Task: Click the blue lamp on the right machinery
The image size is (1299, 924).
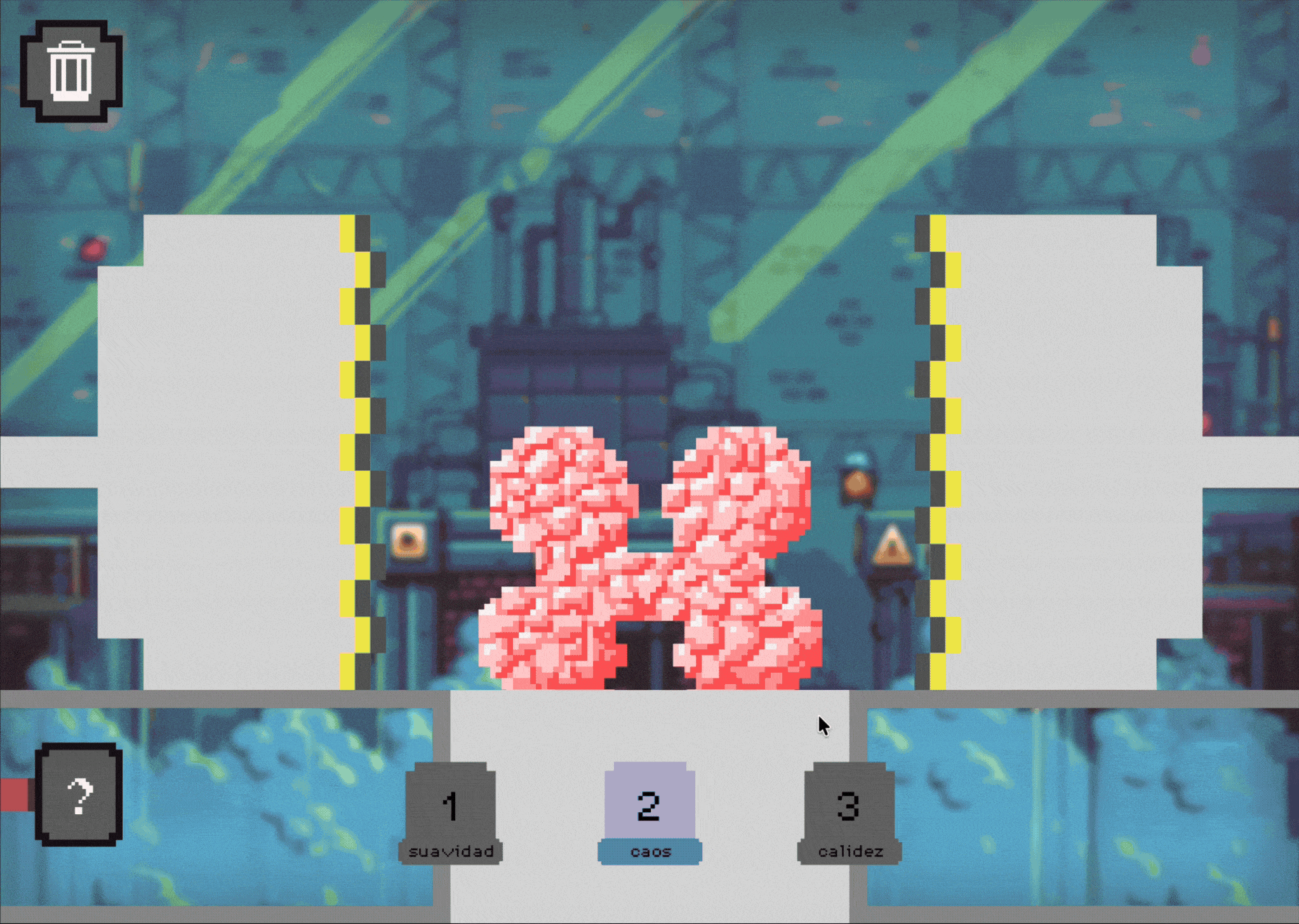Action: [856, 463]
